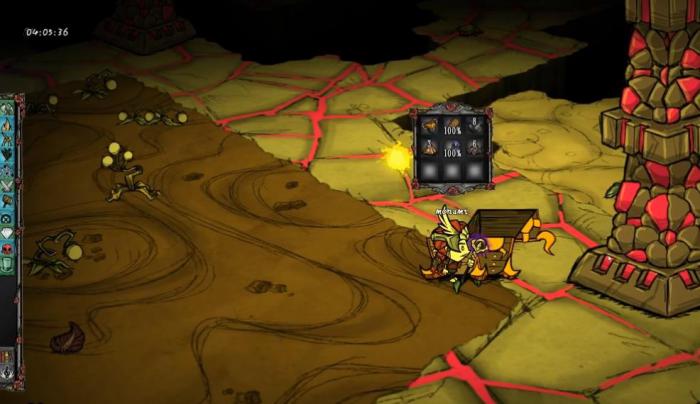700x404 pixels.
Task: Take the orange chest item at 100% durability
Action: tap(452, 125)
